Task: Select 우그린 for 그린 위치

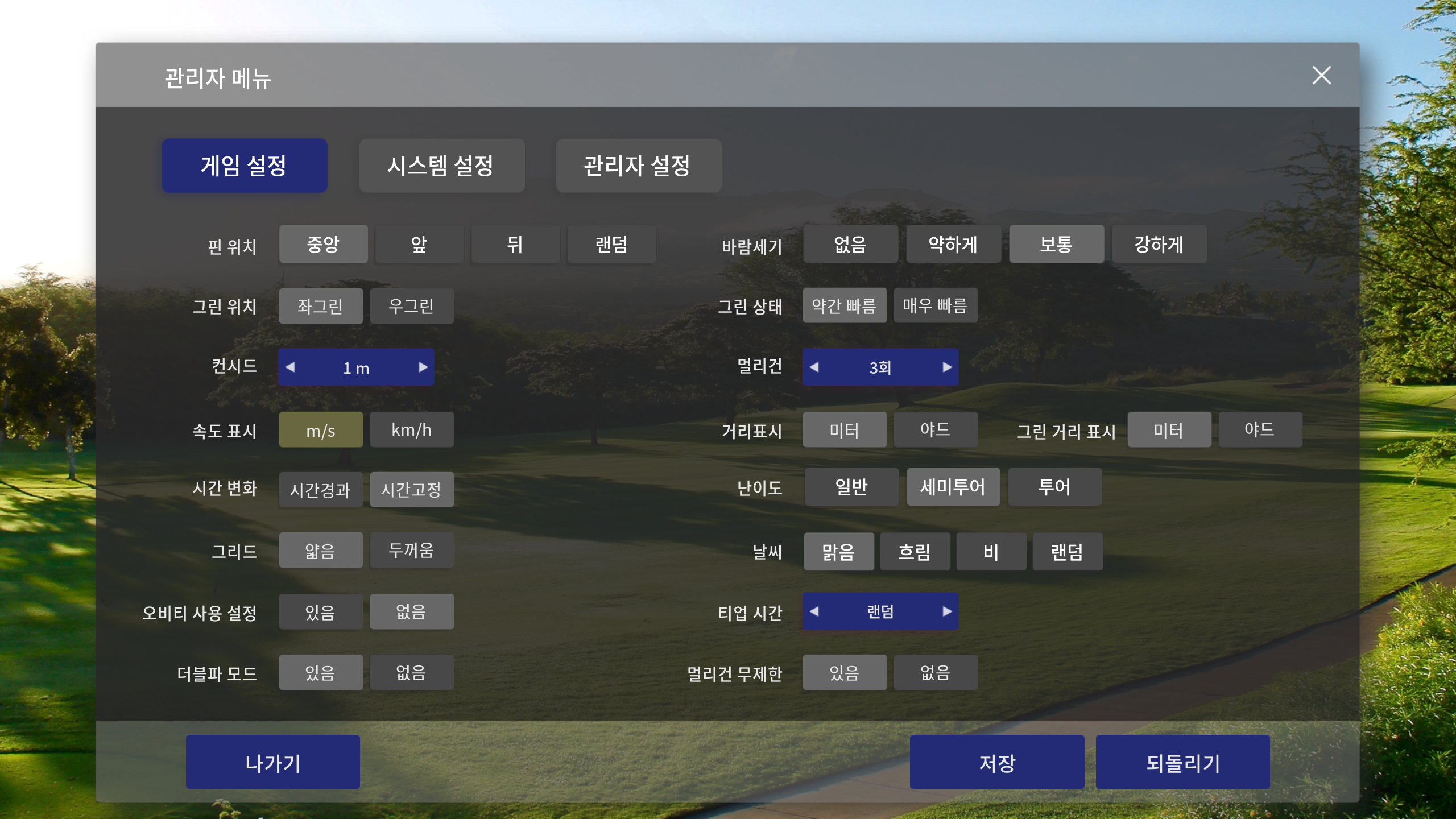Action: [411, 306]
